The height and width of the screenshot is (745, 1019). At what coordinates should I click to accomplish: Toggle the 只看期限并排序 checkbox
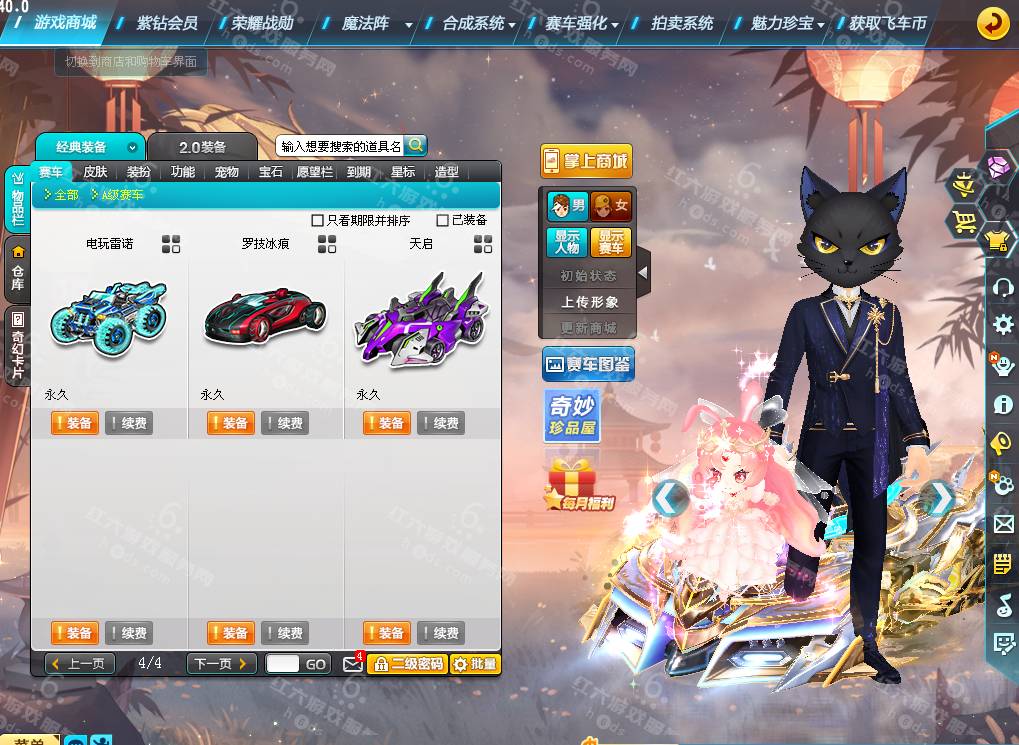click(318, 220)
